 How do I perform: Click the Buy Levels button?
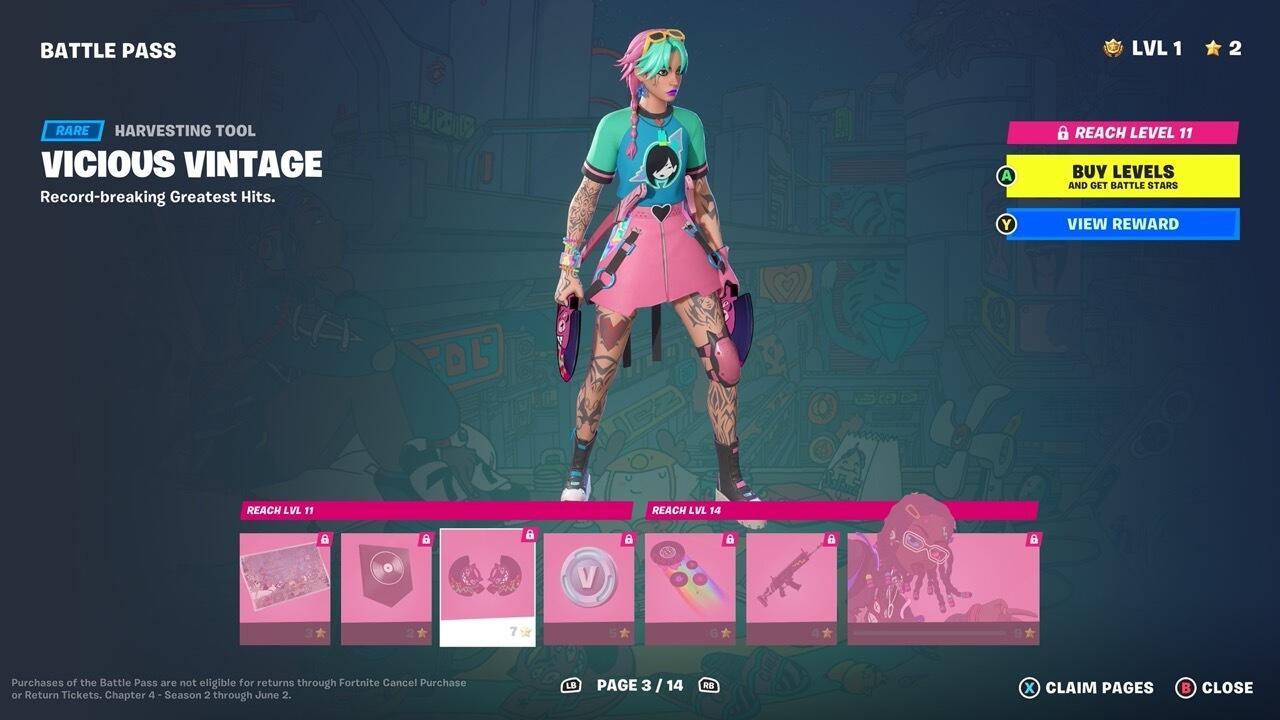1118,176
